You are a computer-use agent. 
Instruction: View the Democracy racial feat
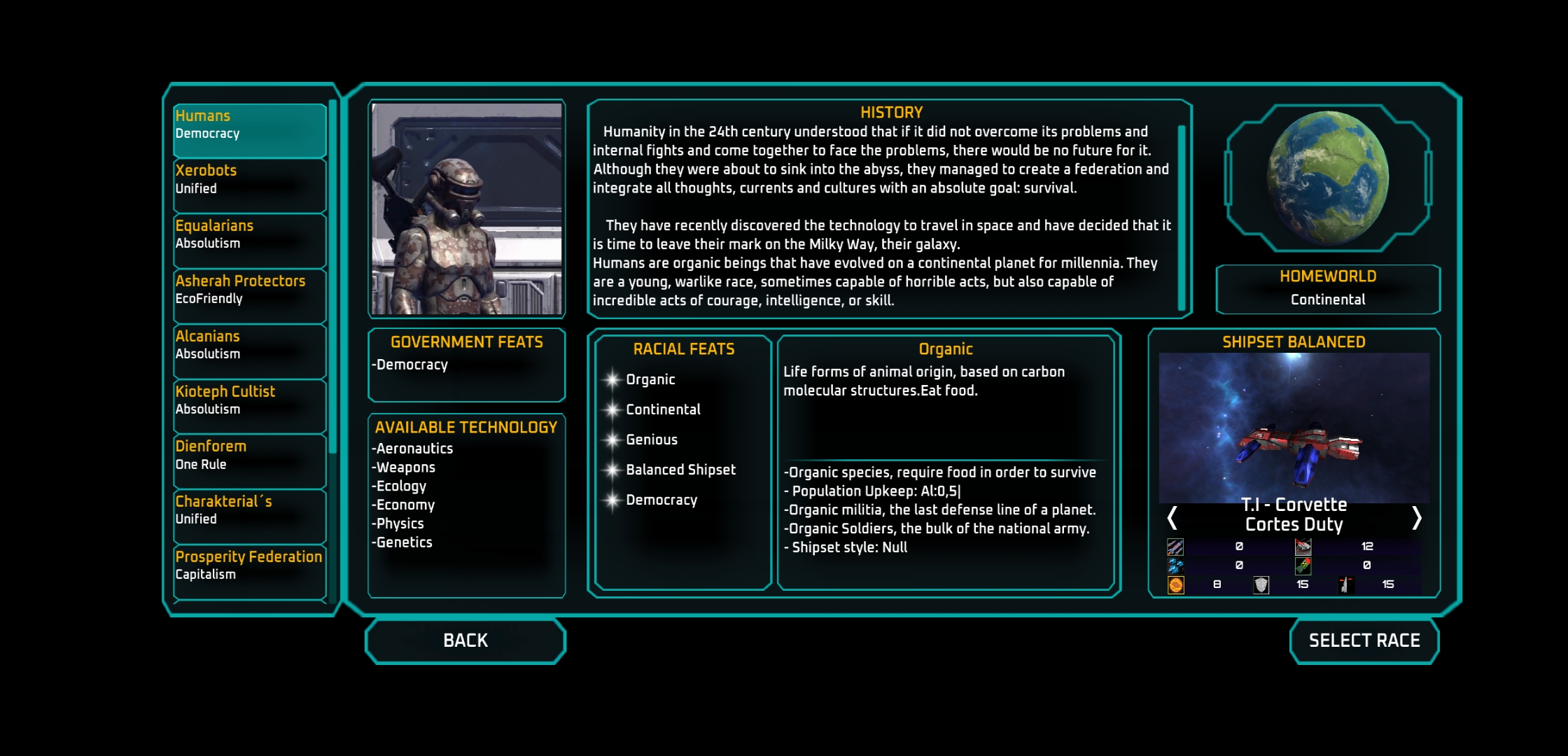pyautogui.click(x=661, y=500)
